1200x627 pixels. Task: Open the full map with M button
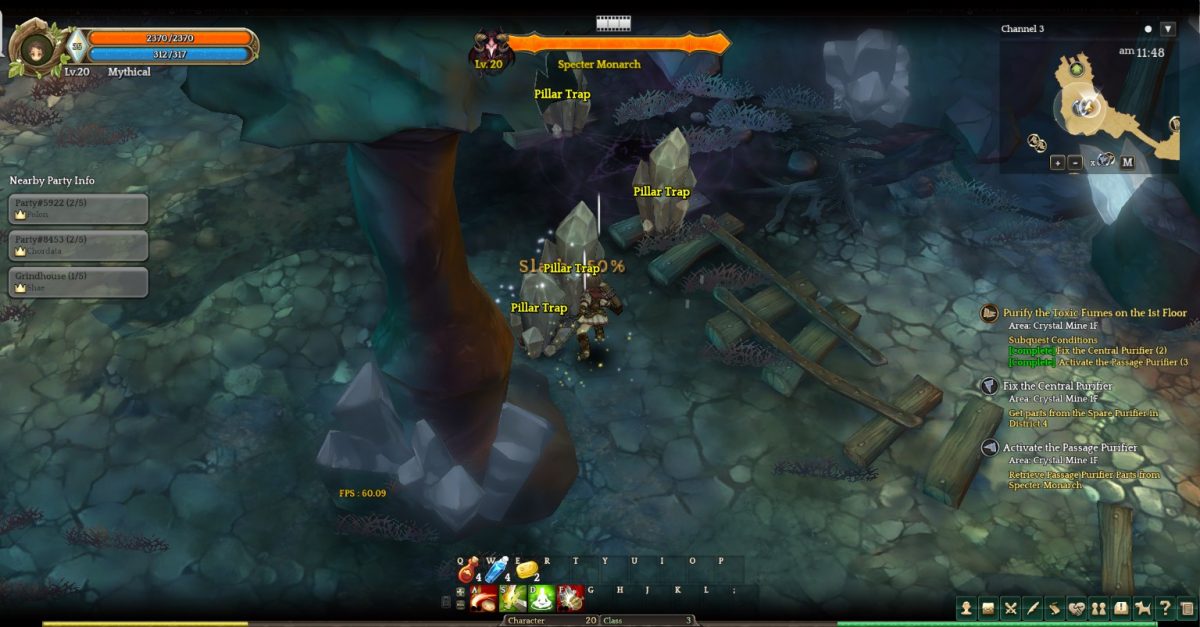1127,163
